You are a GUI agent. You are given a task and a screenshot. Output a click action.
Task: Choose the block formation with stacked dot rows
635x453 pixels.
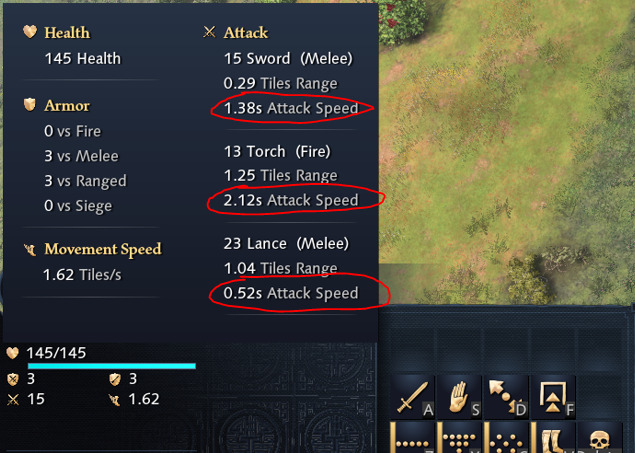(458, 439)
